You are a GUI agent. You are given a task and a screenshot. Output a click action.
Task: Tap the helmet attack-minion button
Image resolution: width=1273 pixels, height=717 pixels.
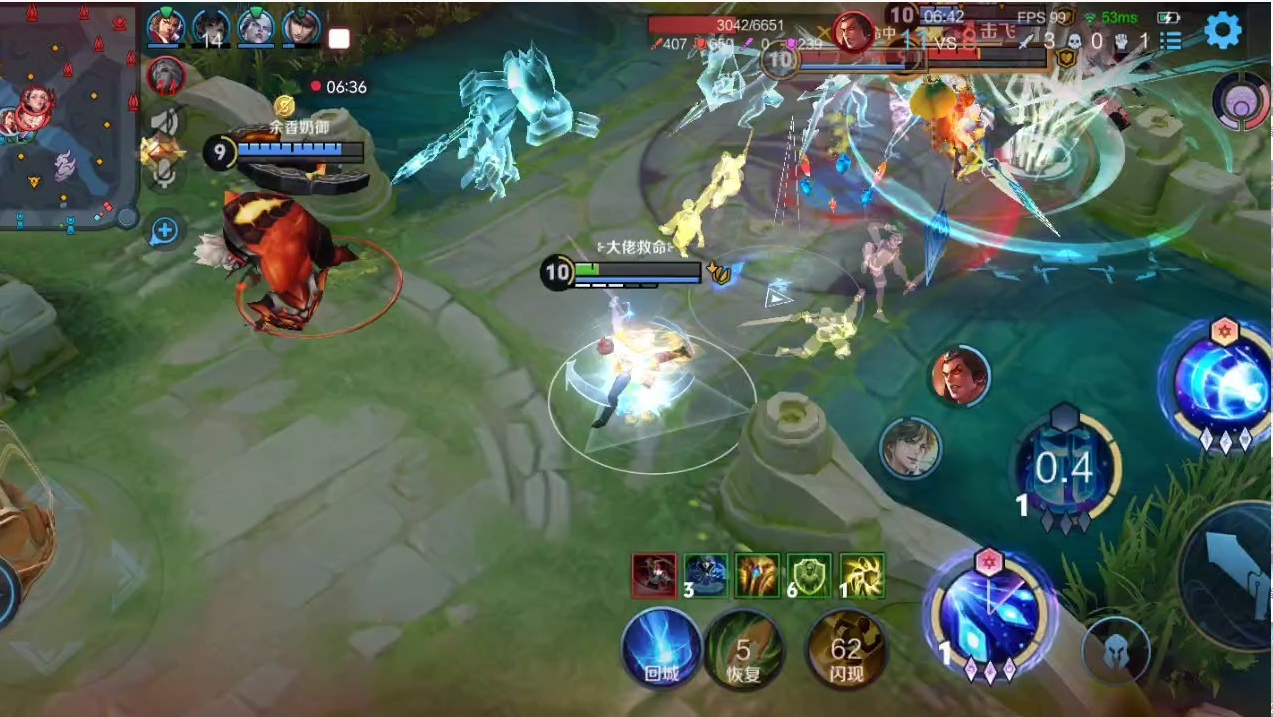1114,650
